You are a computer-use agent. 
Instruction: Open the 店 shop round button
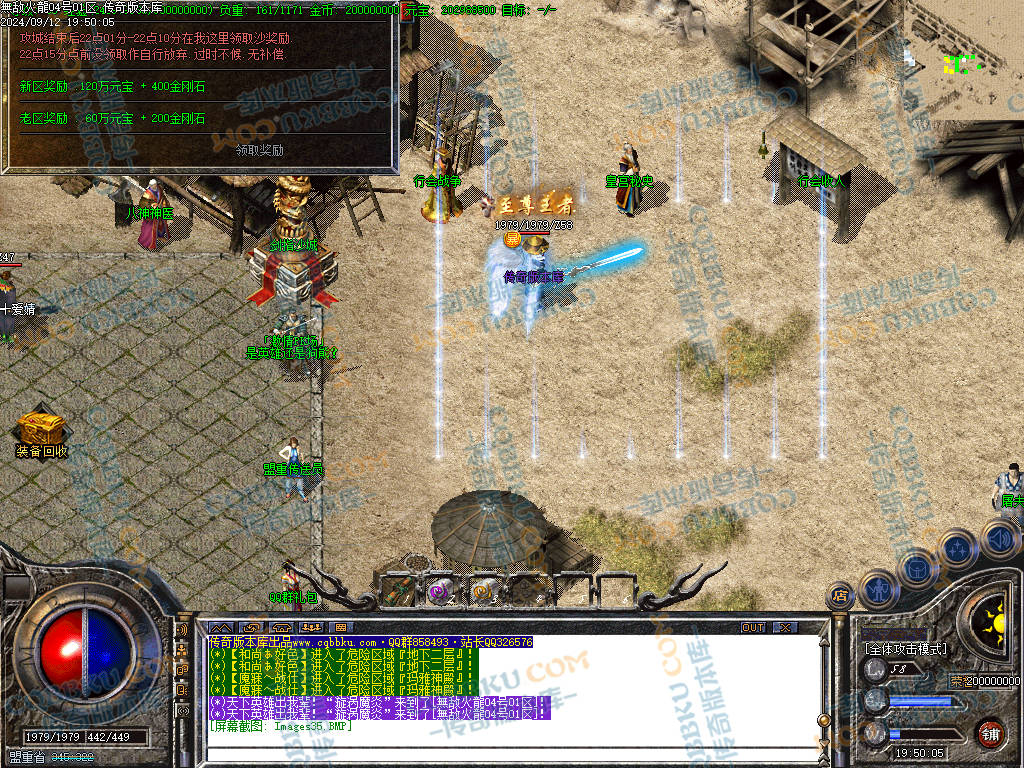click(x=838, y=597)
